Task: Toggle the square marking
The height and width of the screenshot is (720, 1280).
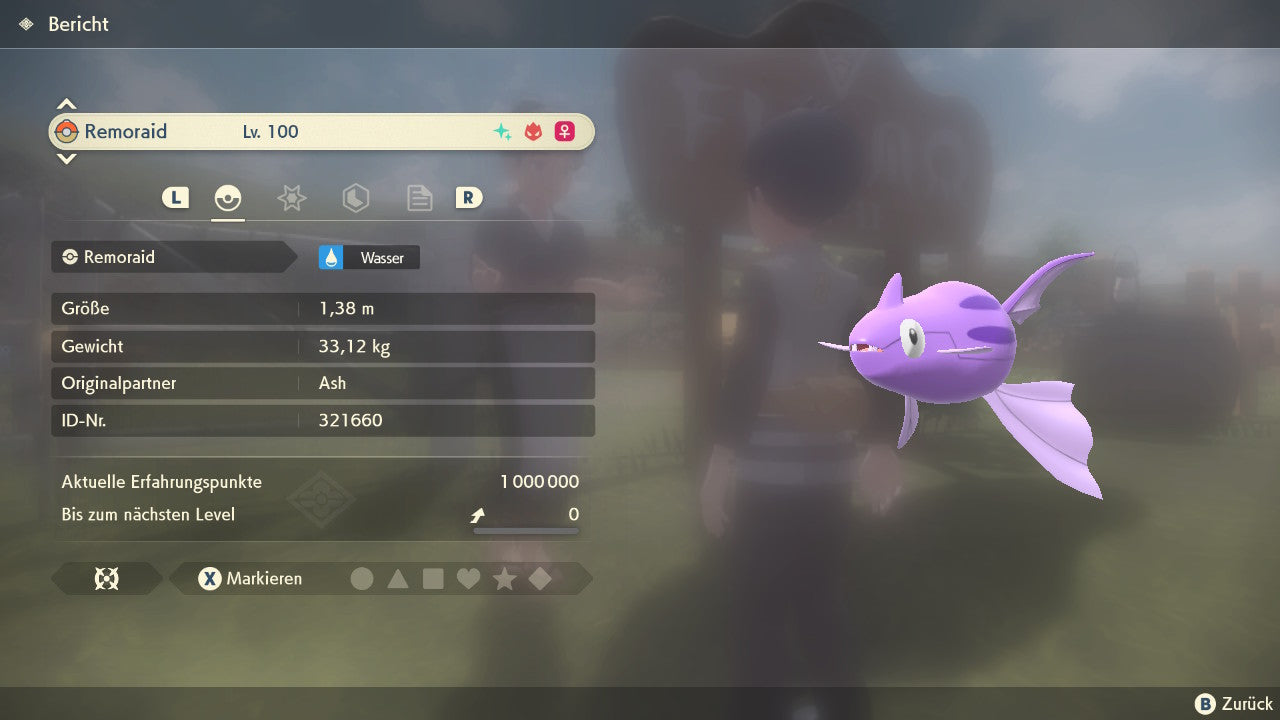Action: (x=433, y=579)
